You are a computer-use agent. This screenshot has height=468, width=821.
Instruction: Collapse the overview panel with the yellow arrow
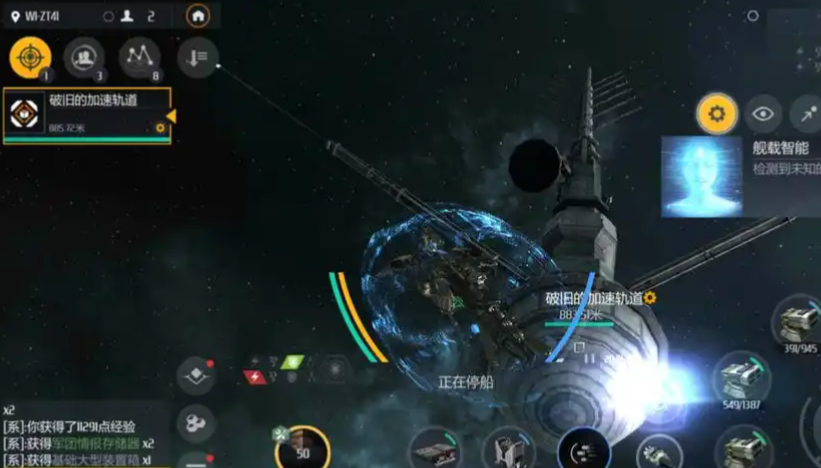(x=171, y=116)
